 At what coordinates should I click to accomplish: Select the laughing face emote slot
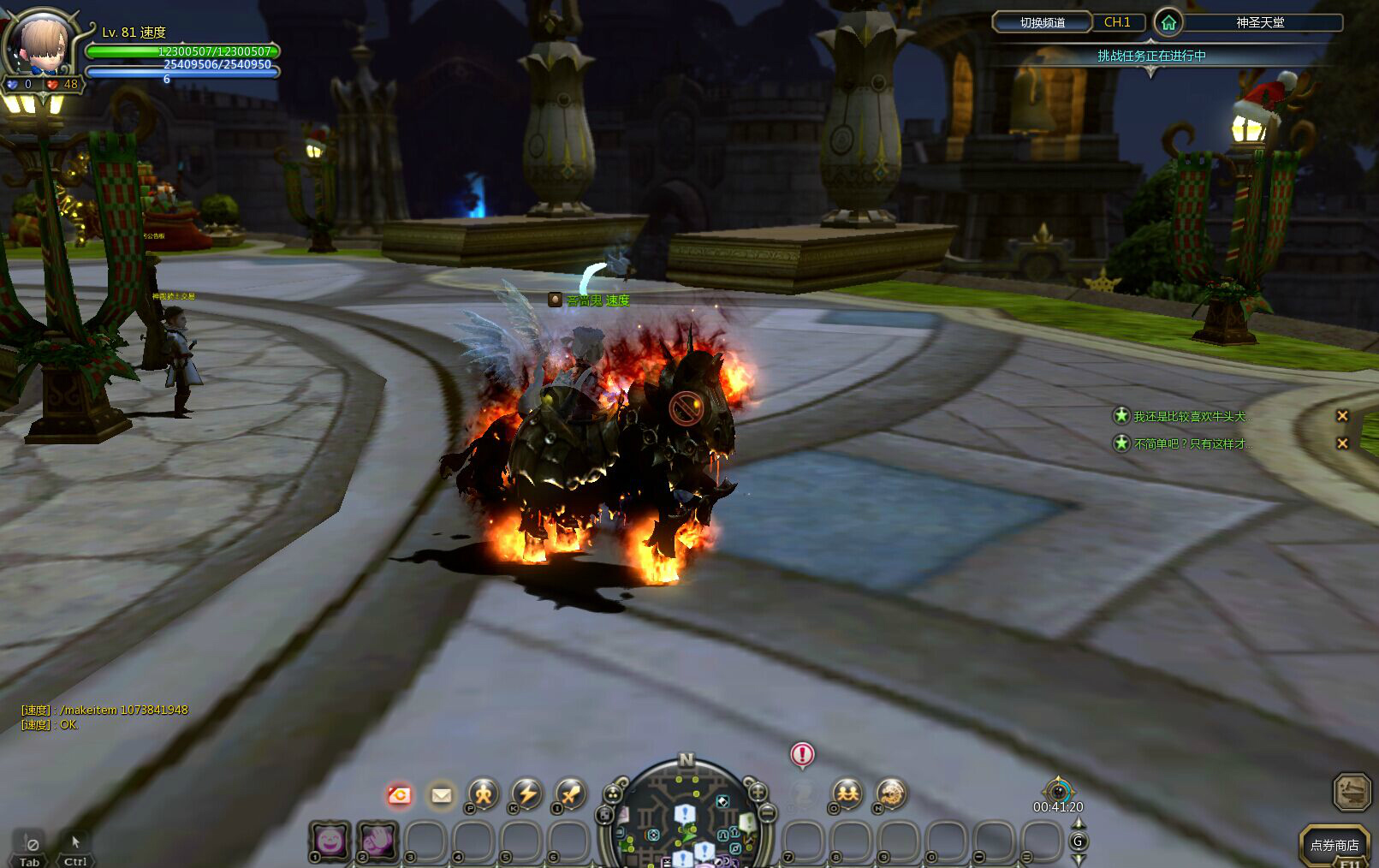click(x=330, y=841)
